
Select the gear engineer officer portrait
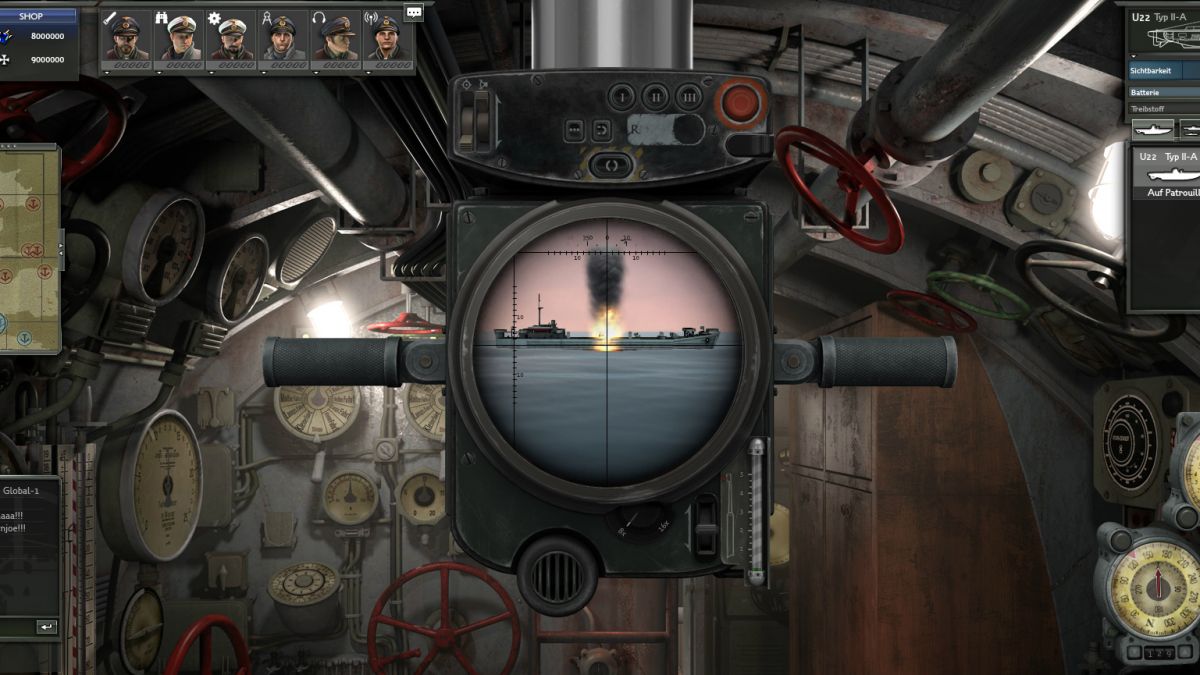231,40
